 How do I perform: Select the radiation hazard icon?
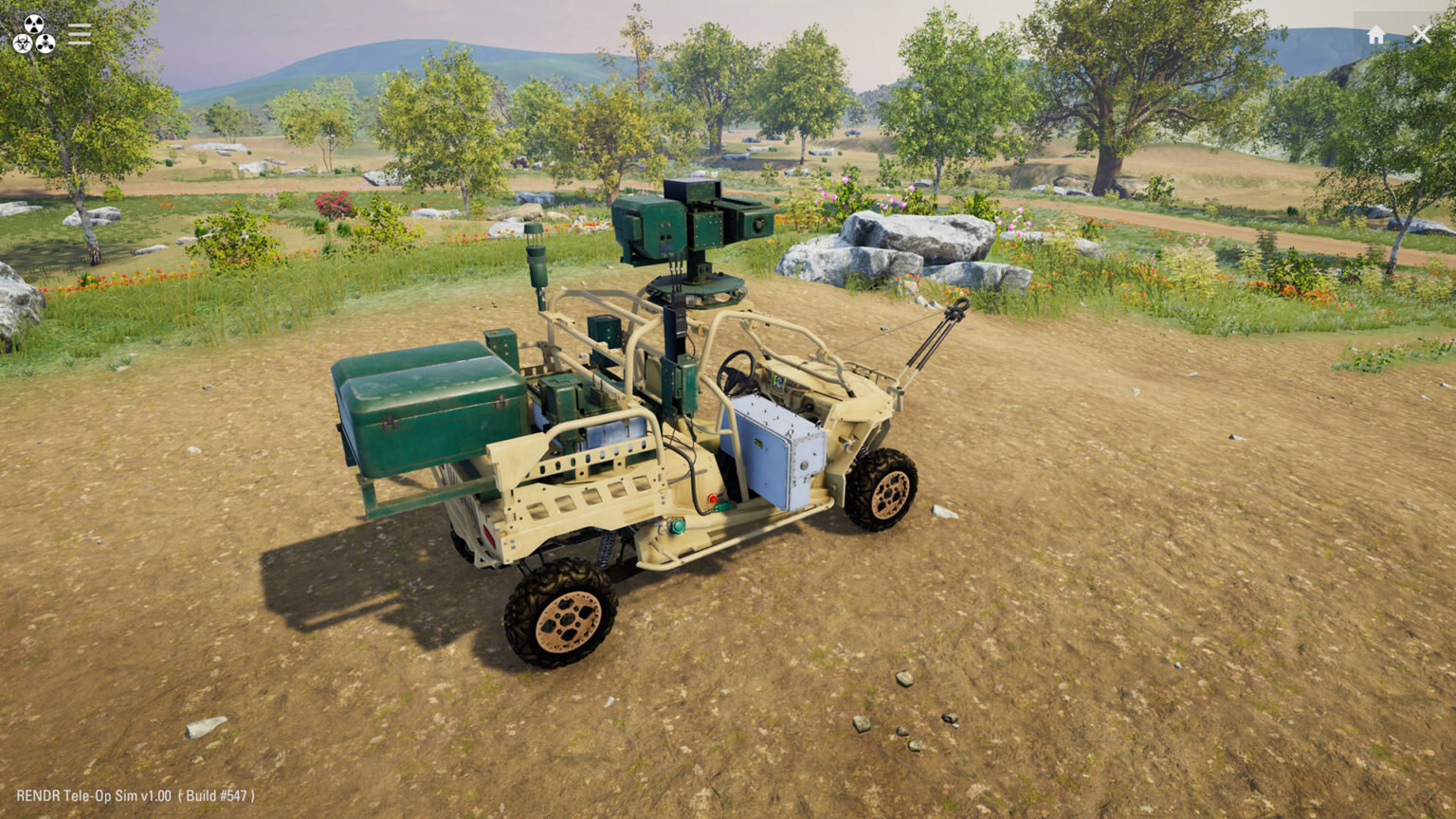(x=34, y=24)
